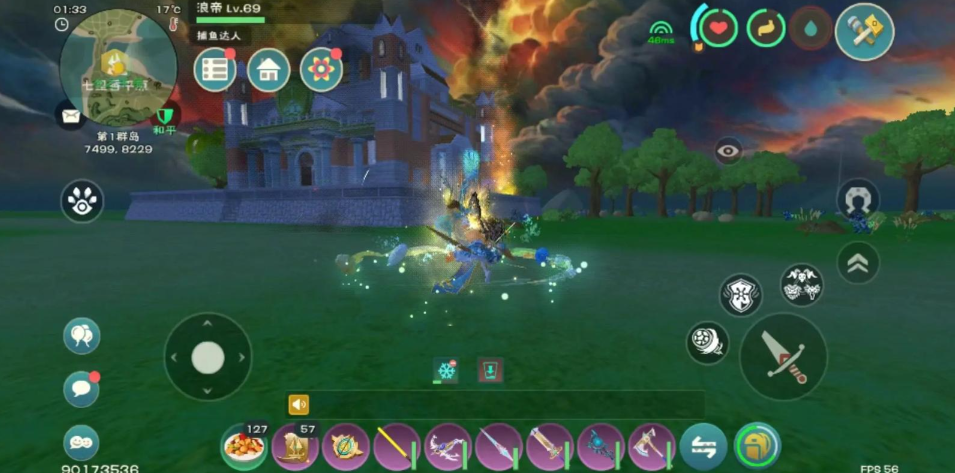Toggle the green shield peace mode
The image size is (955, 473).
(166, 115)
